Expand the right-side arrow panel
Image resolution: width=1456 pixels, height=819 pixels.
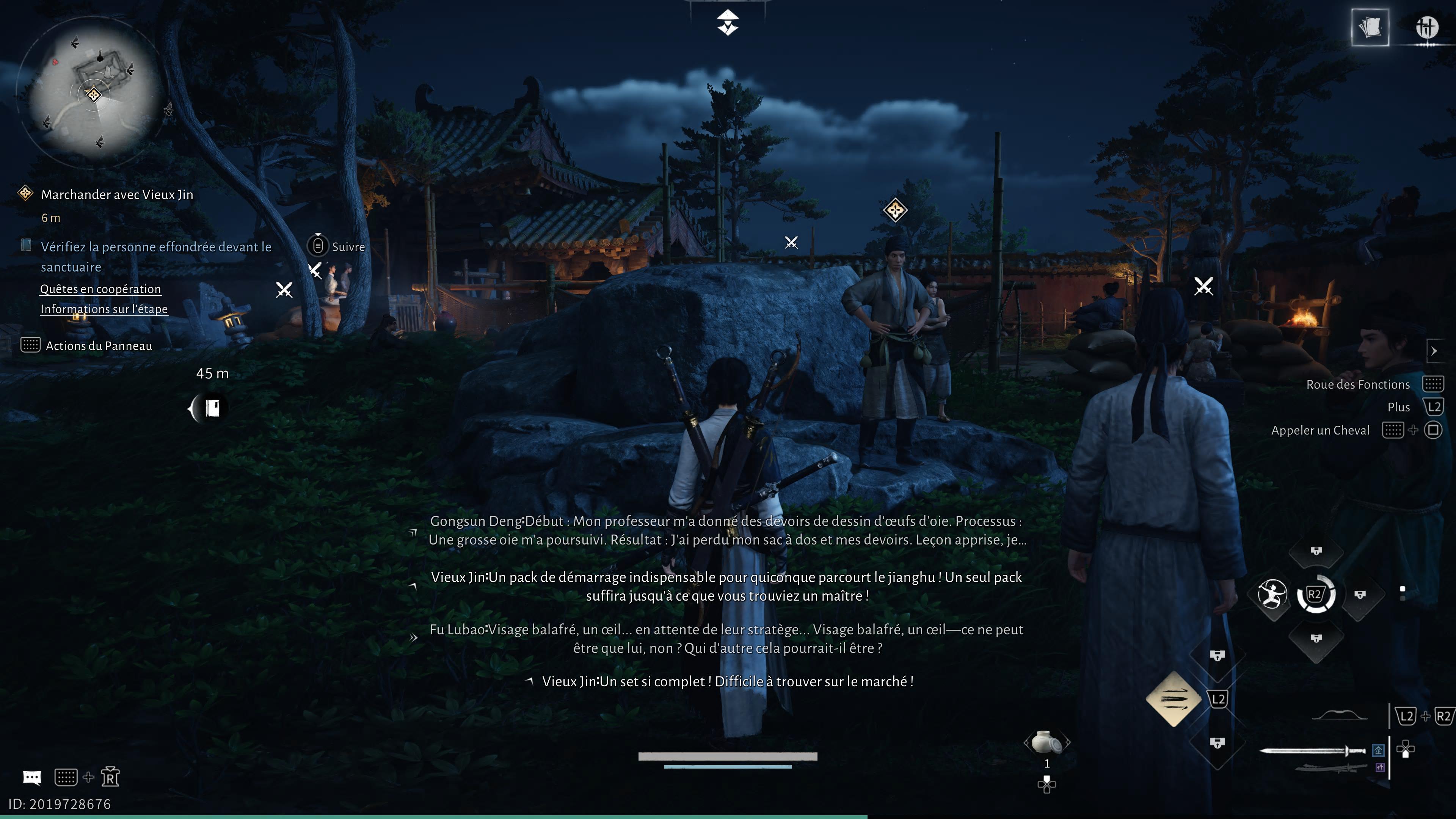point(1434,351)
